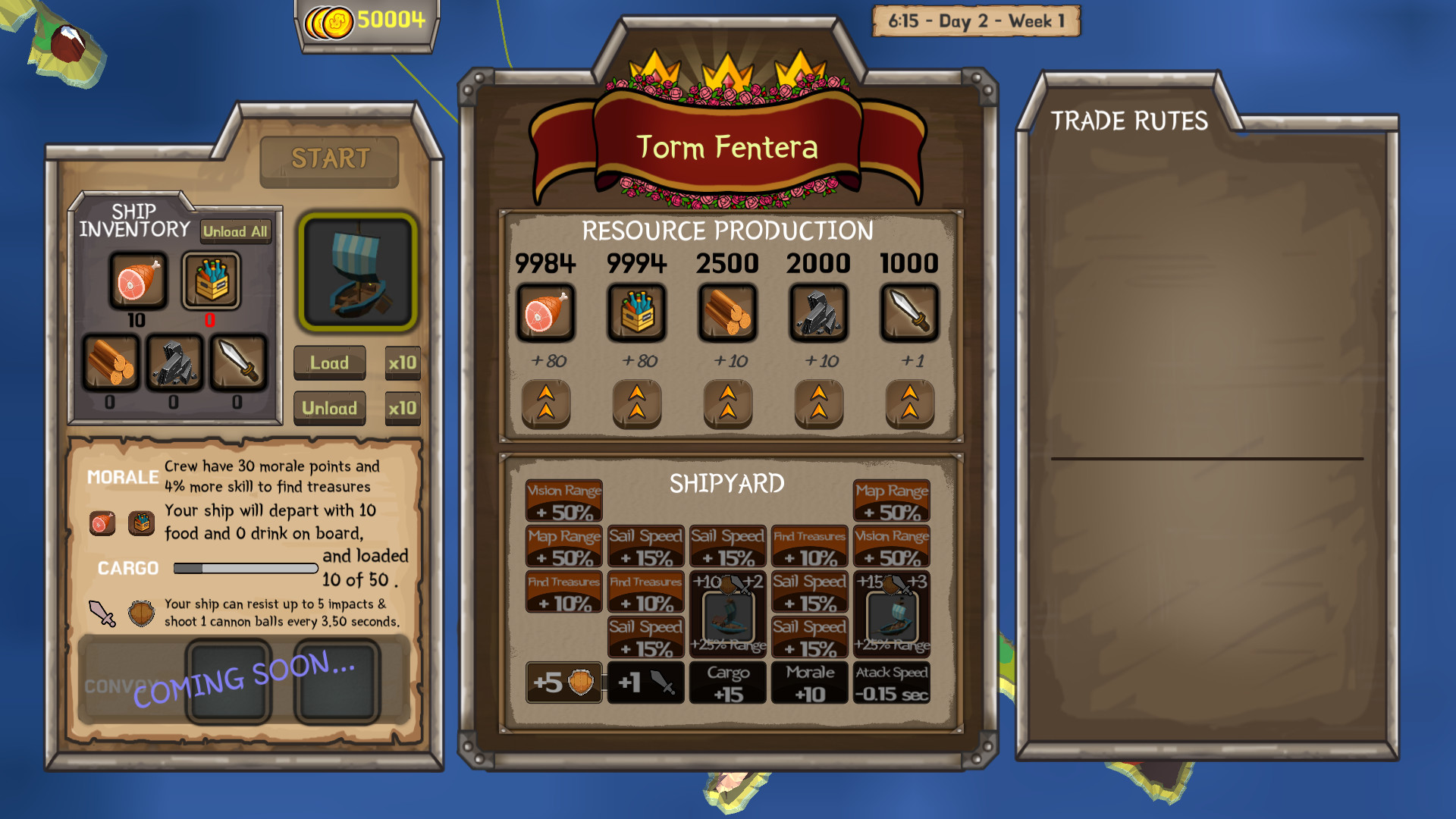The height and width of the screenshot is (819, 1456).
Task: Select the Morale +10 upgrade
Action: pyautogui.click(x=809, y=682)
